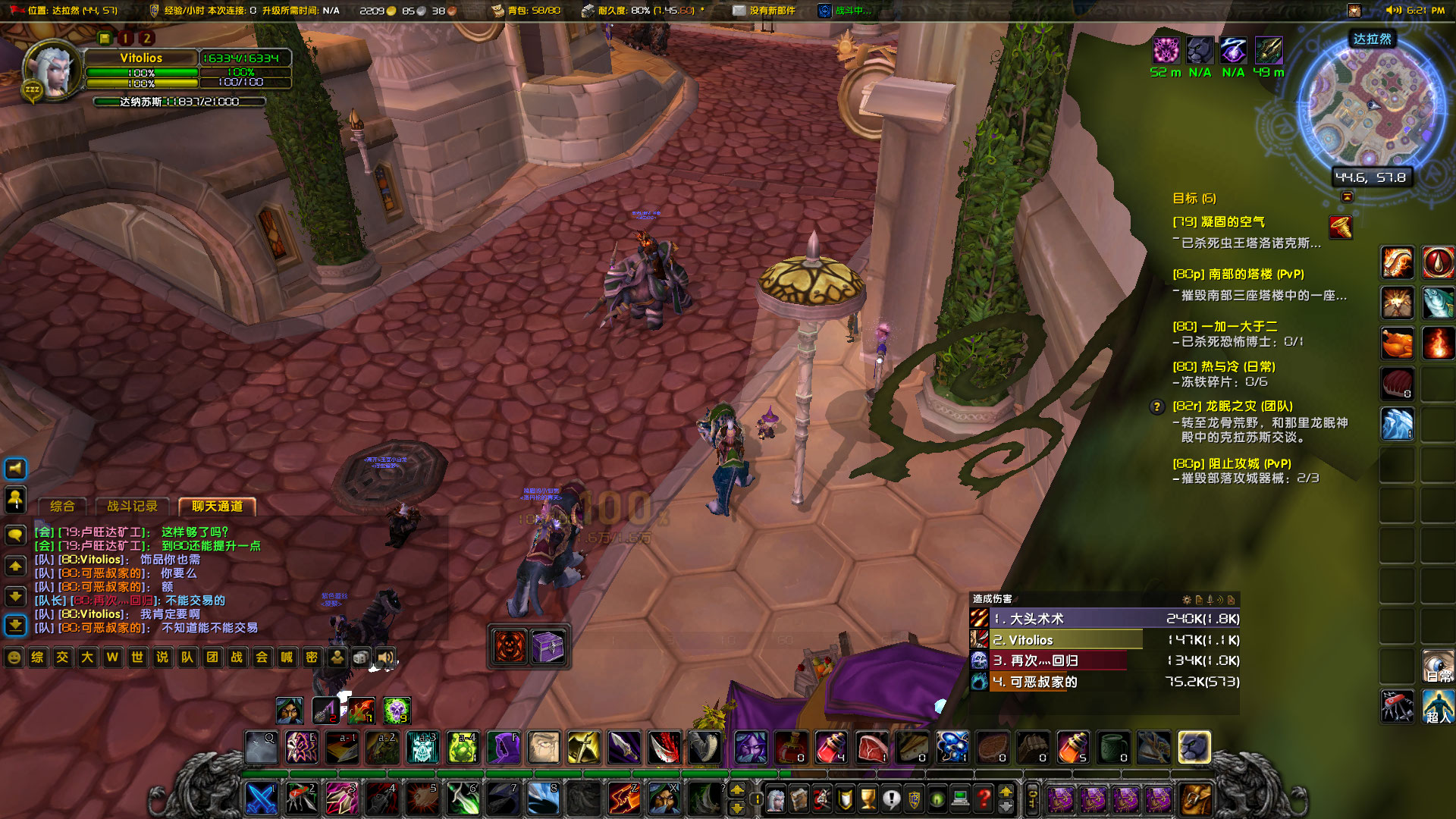Click the dice roll icon on the chat bar
Viewport: 1456px width, 819px height.
(361, 657)
